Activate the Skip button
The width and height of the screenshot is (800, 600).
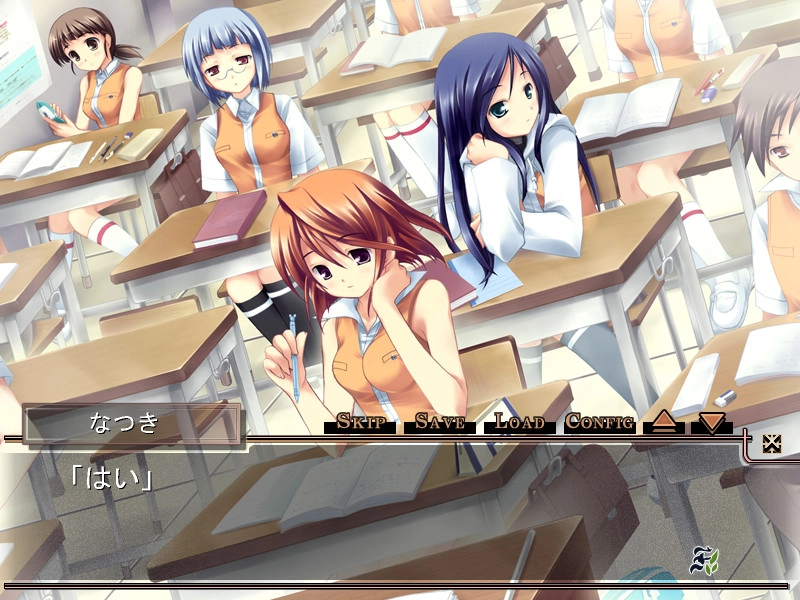tap(361, 421)
